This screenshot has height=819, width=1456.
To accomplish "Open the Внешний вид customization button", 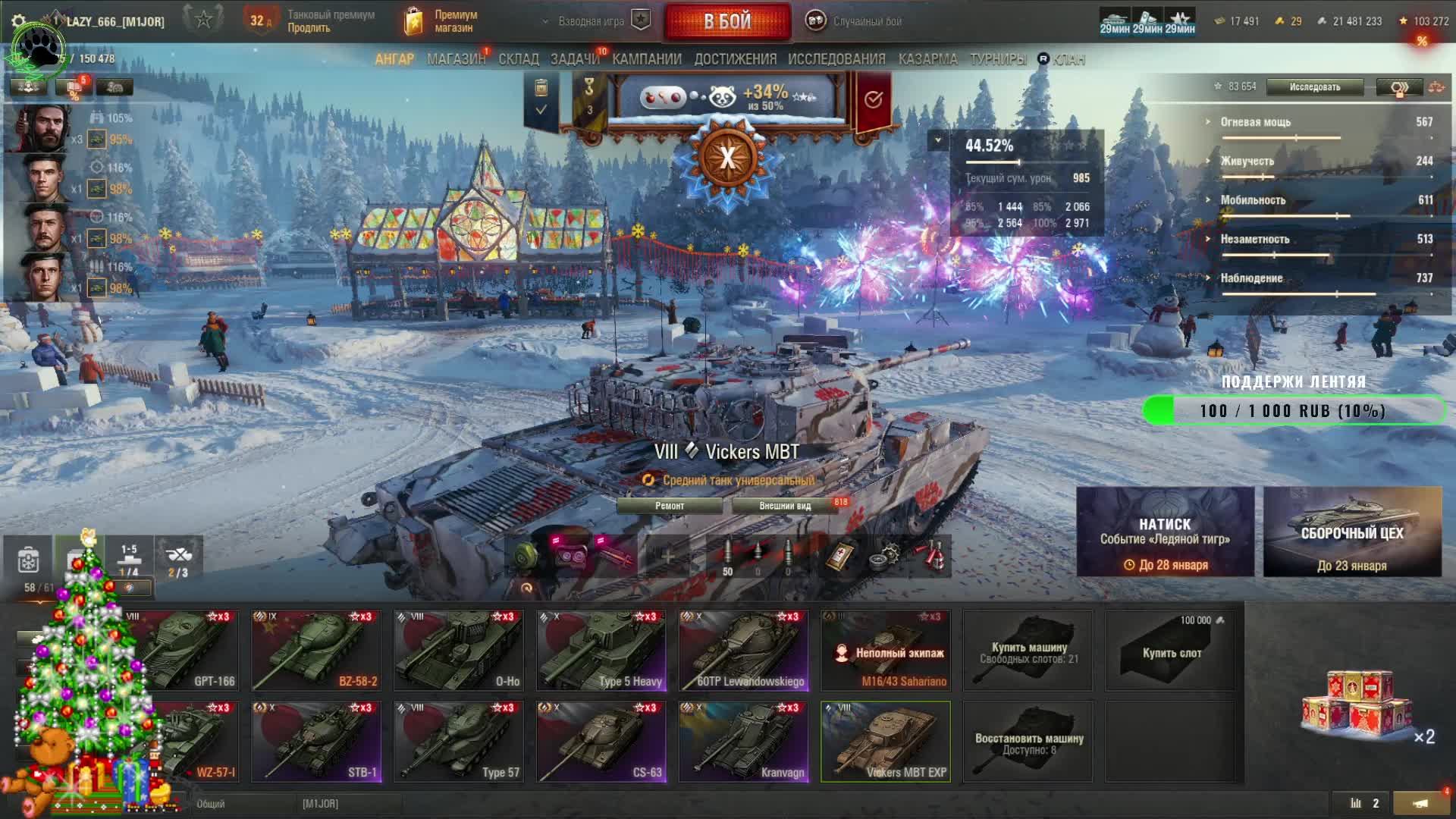I will point(785,506).
